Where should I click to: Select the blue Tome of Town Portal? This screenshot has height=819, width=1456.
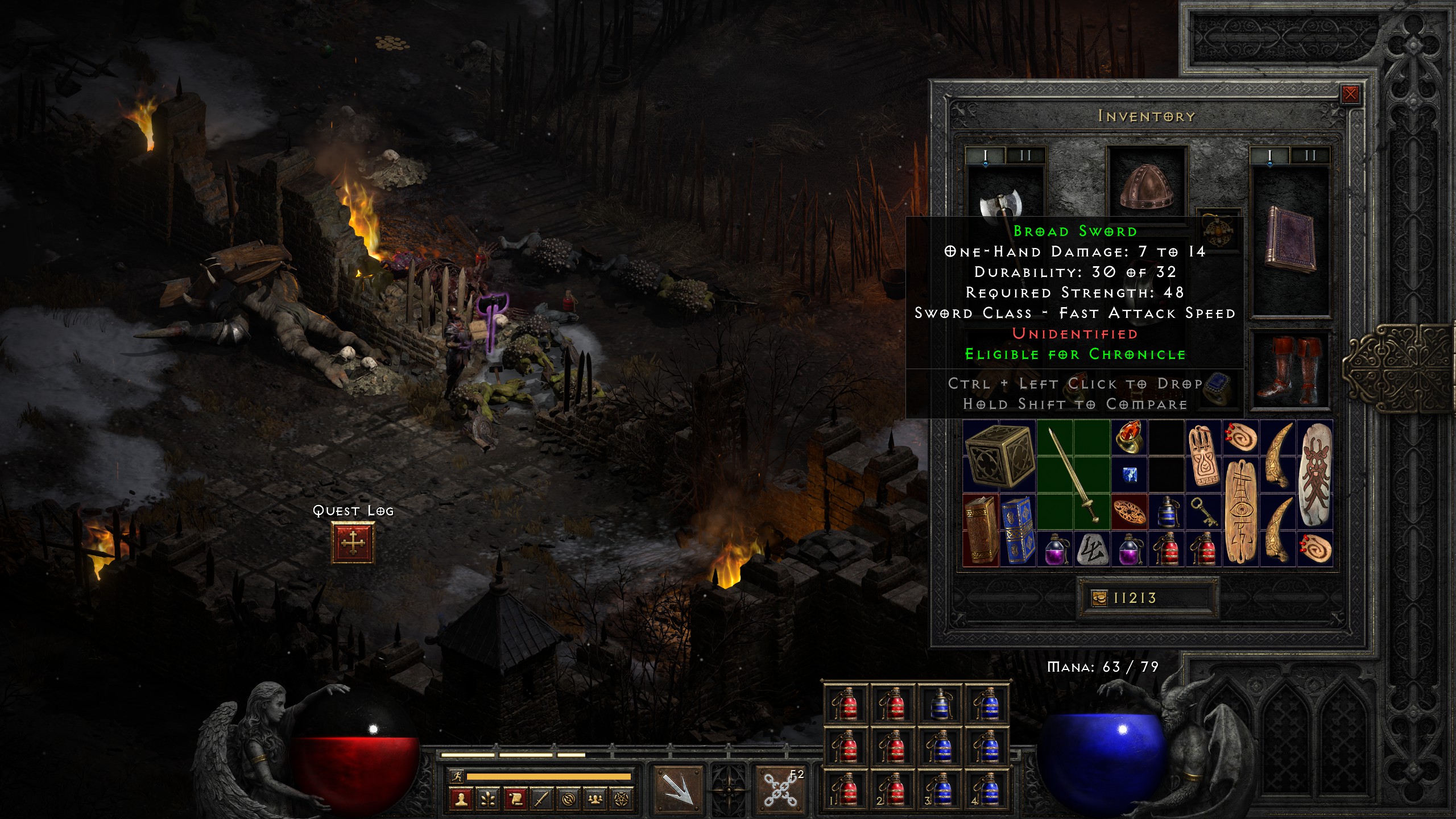tap(1018, 531)
